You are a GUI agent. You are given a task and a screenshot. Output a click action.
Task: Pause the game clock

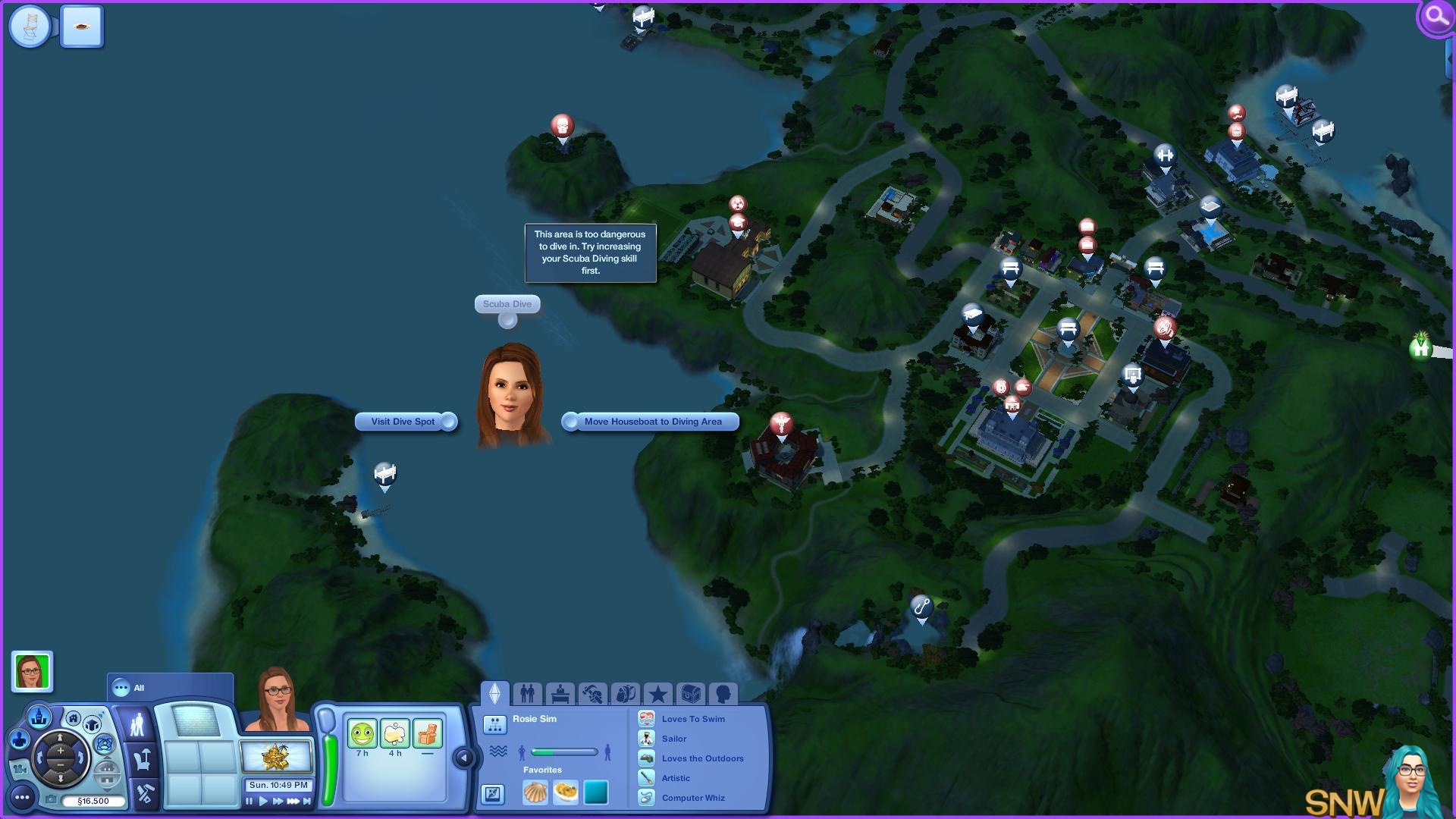(x=249, y=801)
